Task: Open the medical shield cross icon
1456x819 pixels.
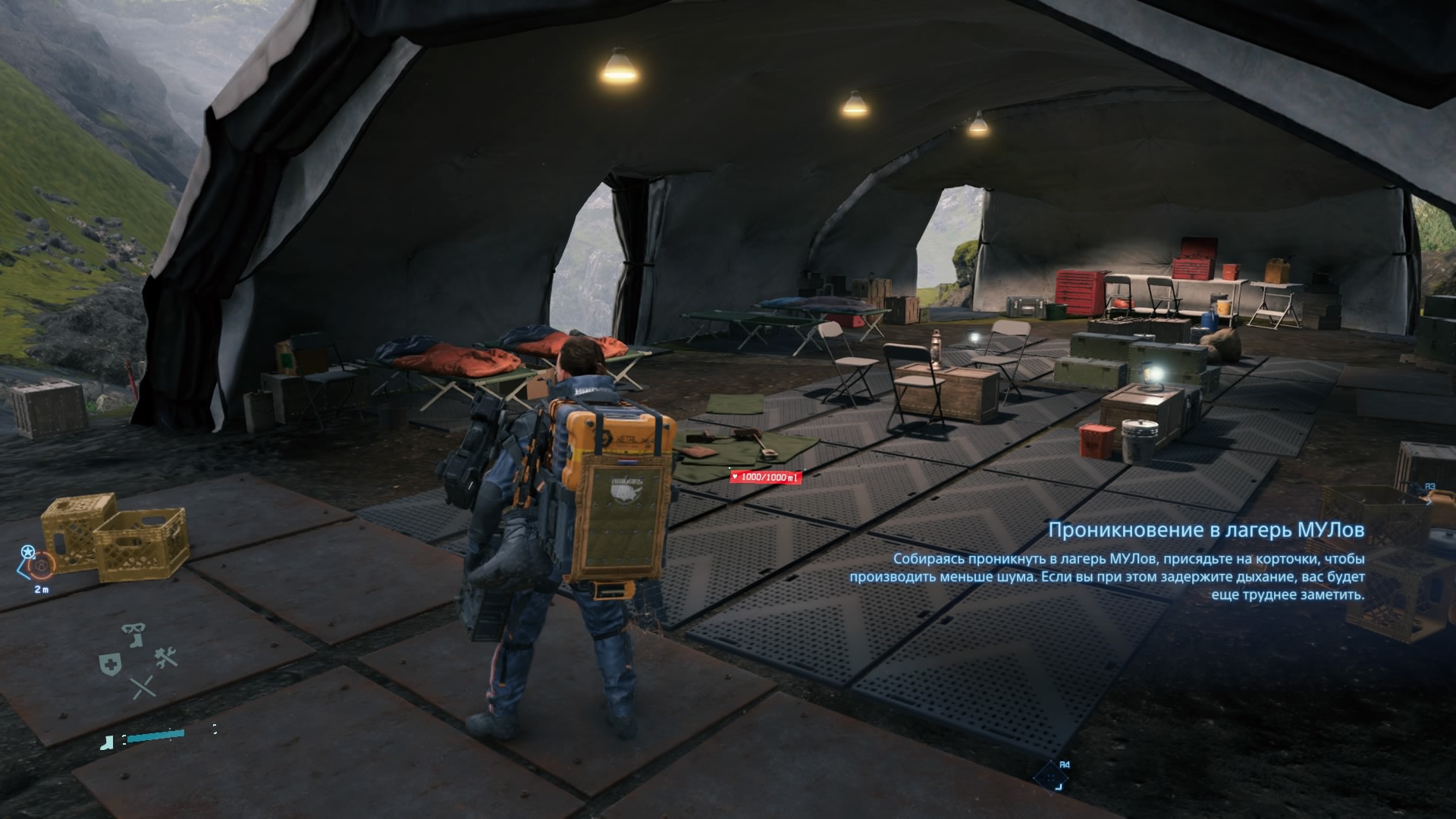Action: (x=108, y=662)
